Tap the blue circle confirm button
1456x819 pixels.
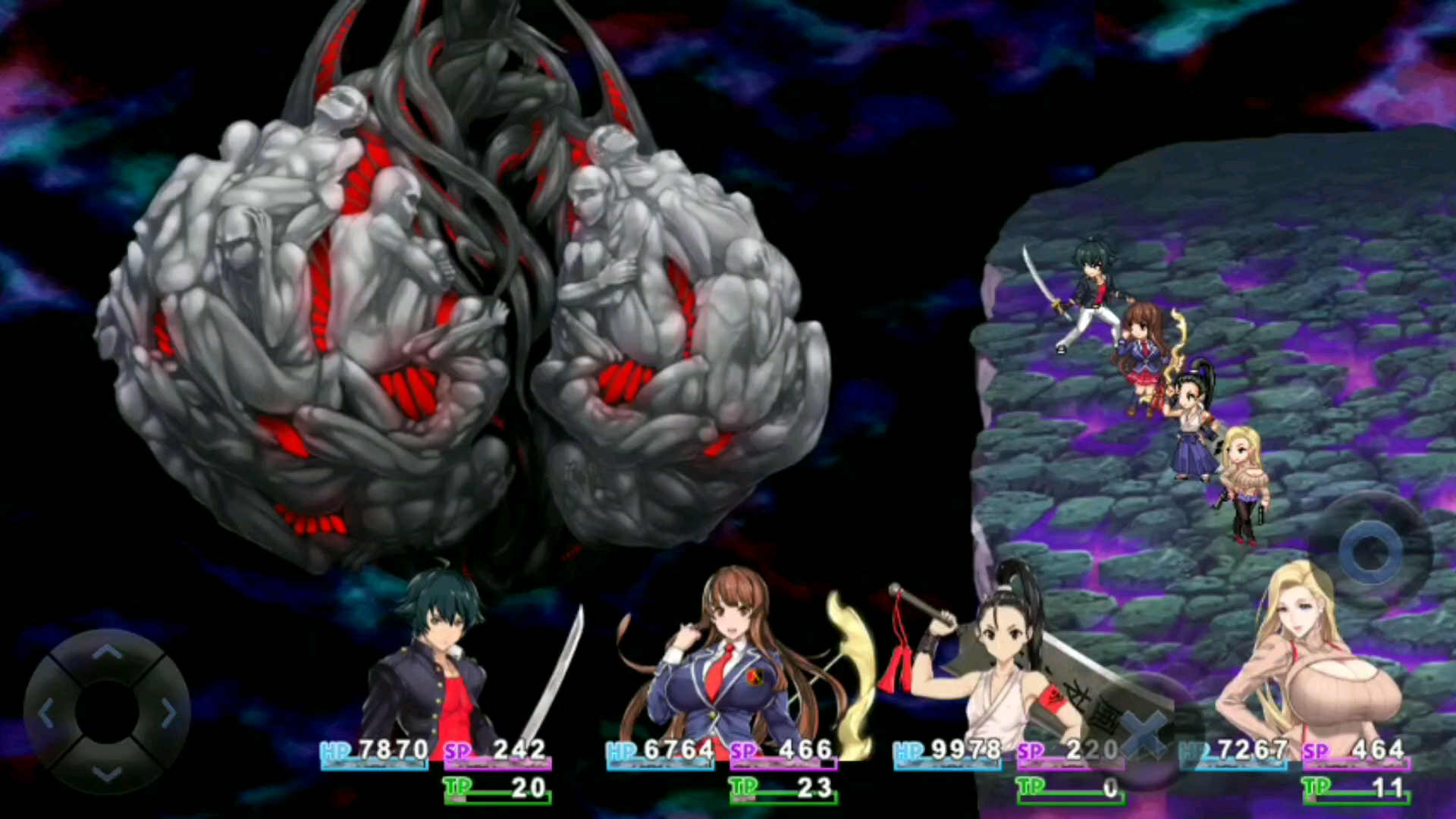tap(1370, 552)
